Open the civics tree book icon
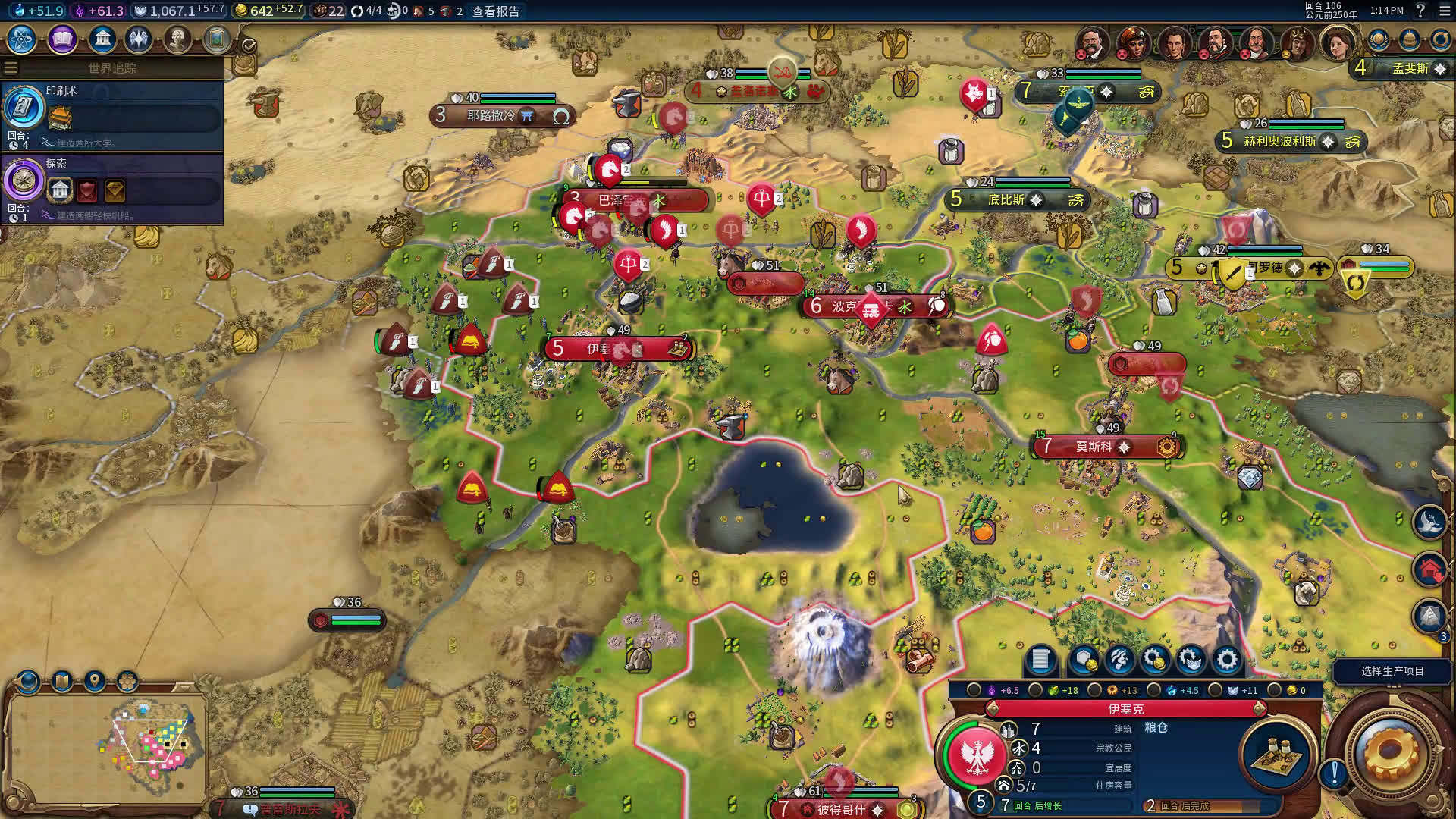1456x819 pixels. click(62, 39)
